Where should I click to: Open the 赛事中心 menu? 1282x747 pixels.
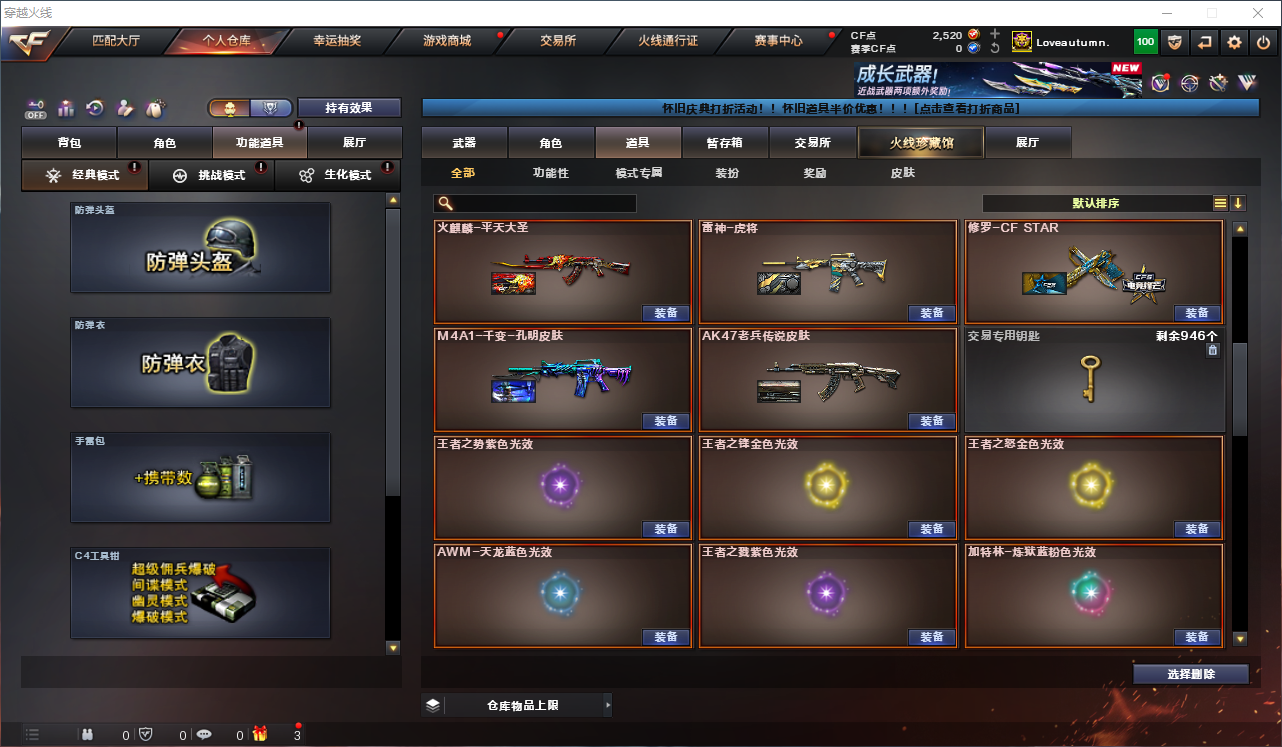pyautogui.click(x=778, y=41)
